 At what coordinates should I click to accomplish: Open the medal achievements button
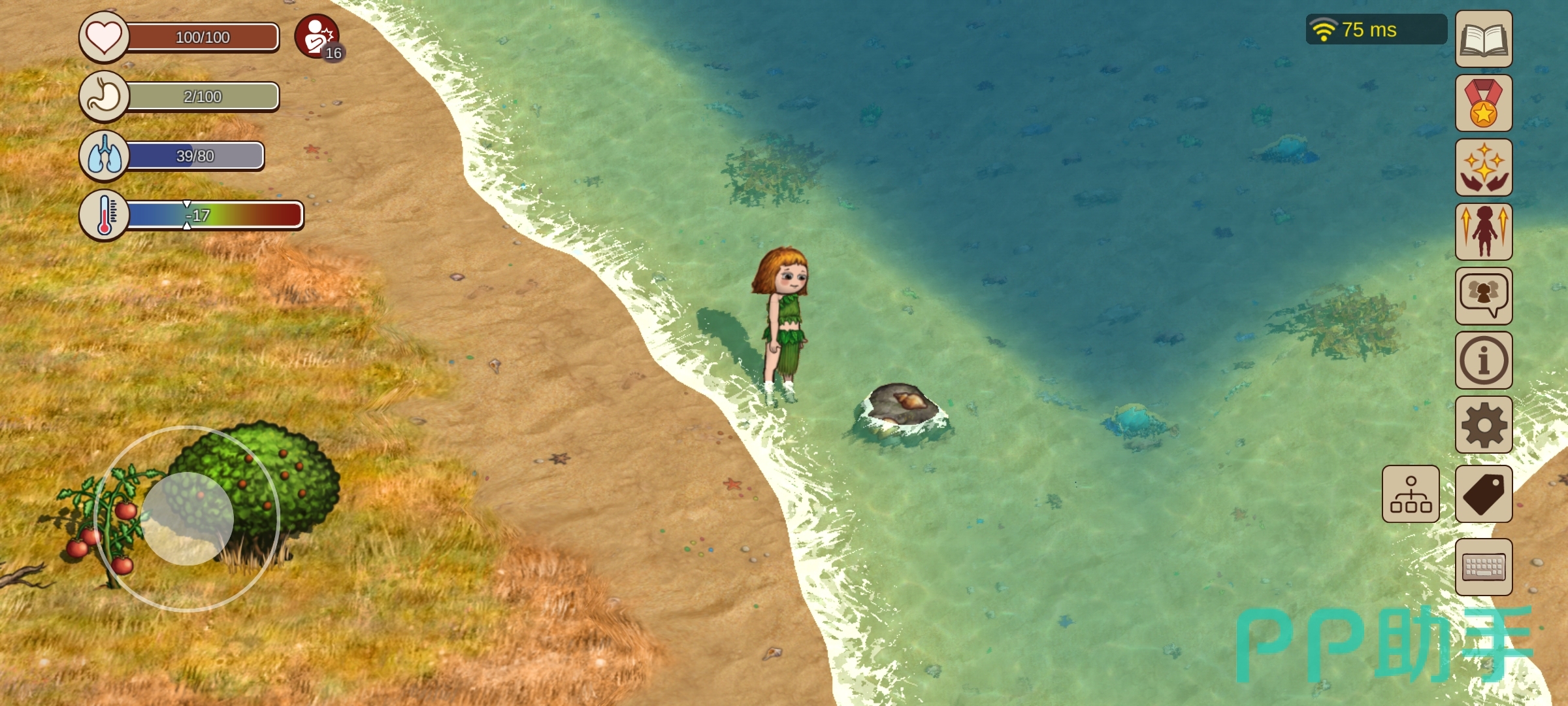(1483, 103)
